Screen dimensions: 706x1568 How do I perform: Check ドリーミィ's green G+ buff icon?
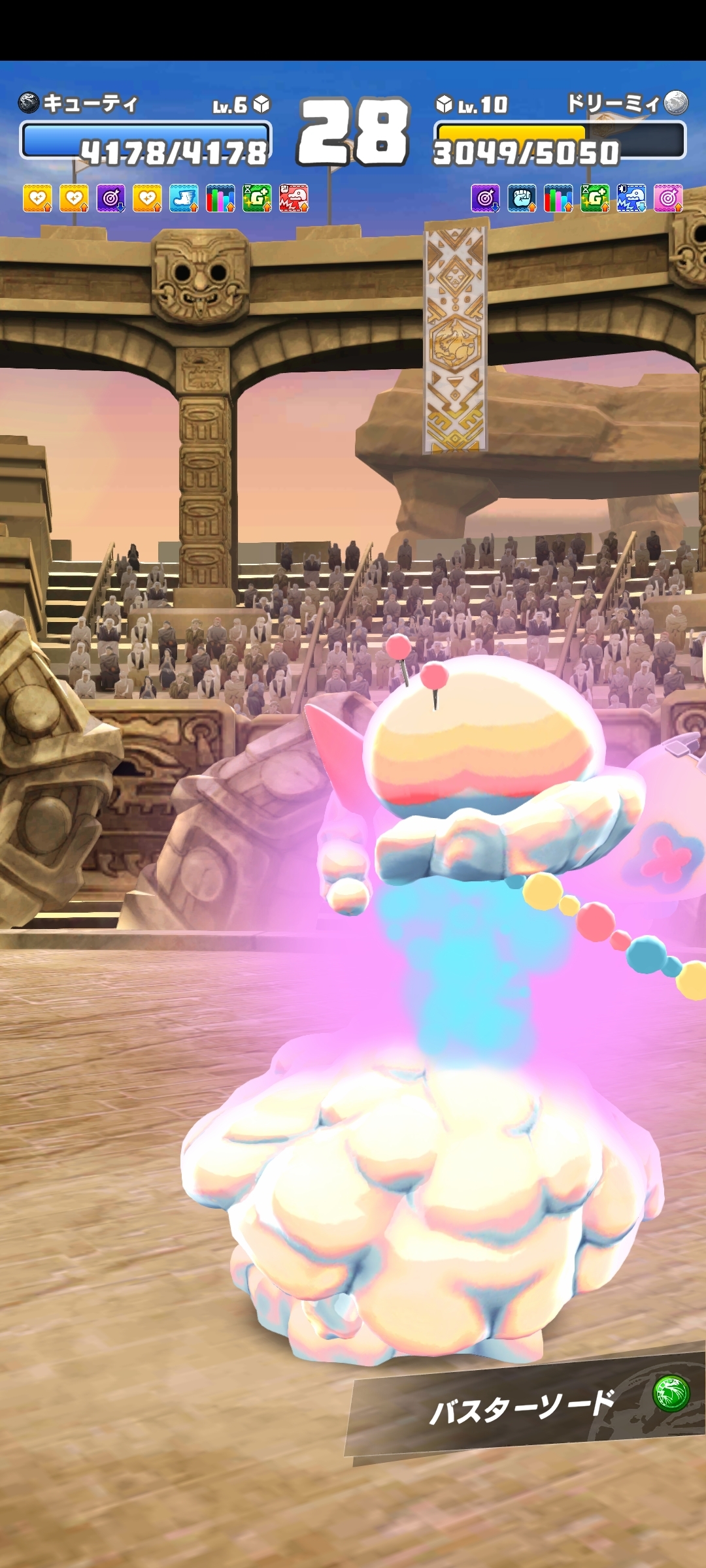(x=595, y=198)
